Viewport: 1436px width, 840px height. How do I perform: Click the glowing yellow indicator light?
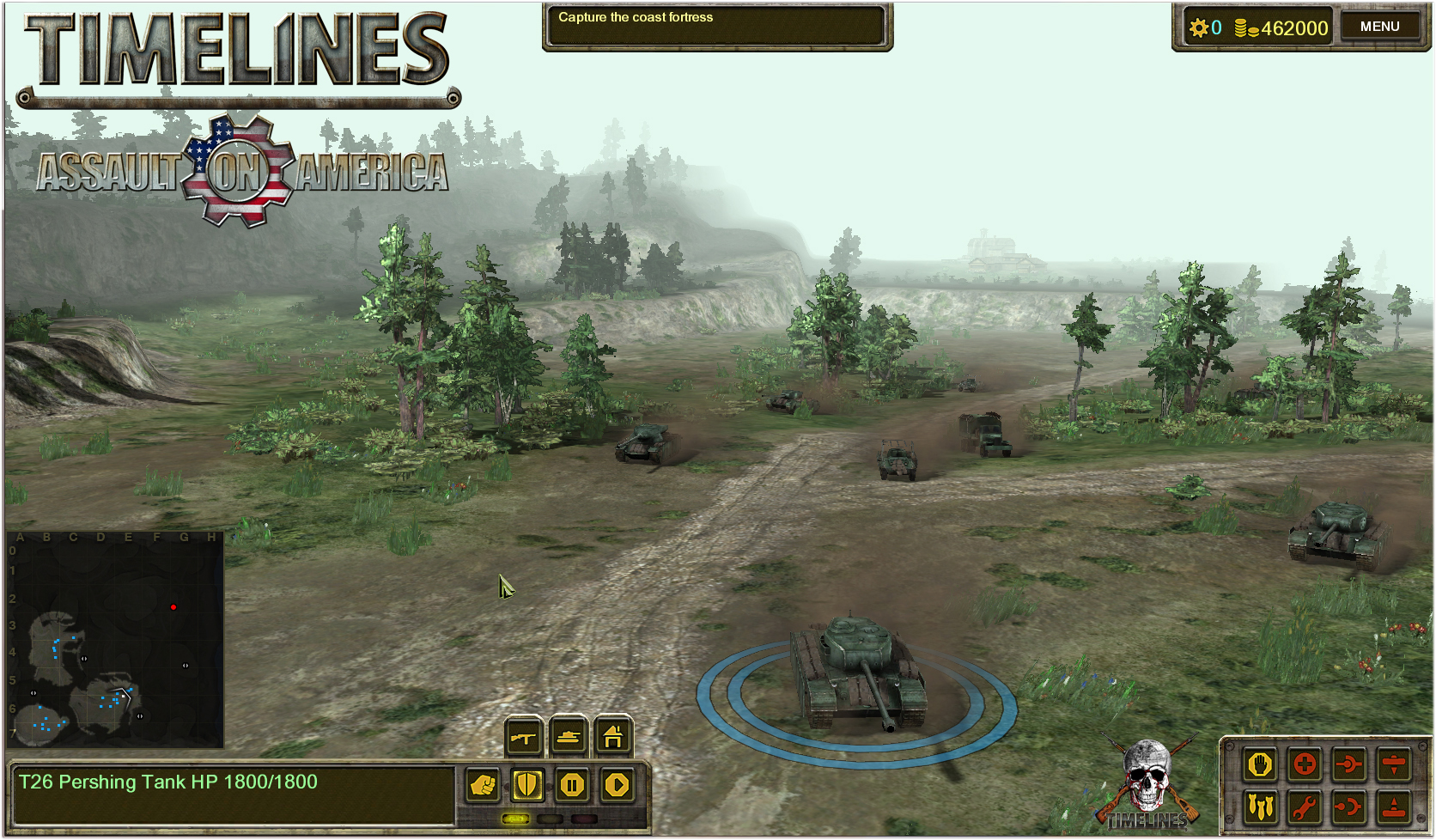(515, 819)
